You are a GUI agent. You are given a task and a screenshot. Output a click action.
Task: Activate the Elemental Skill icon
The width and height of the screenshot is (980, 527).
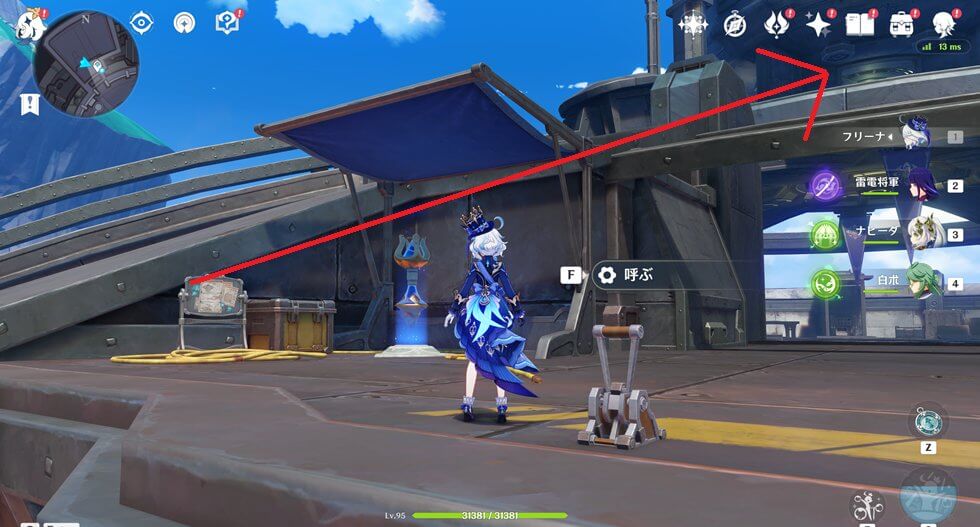pos(866,505)
